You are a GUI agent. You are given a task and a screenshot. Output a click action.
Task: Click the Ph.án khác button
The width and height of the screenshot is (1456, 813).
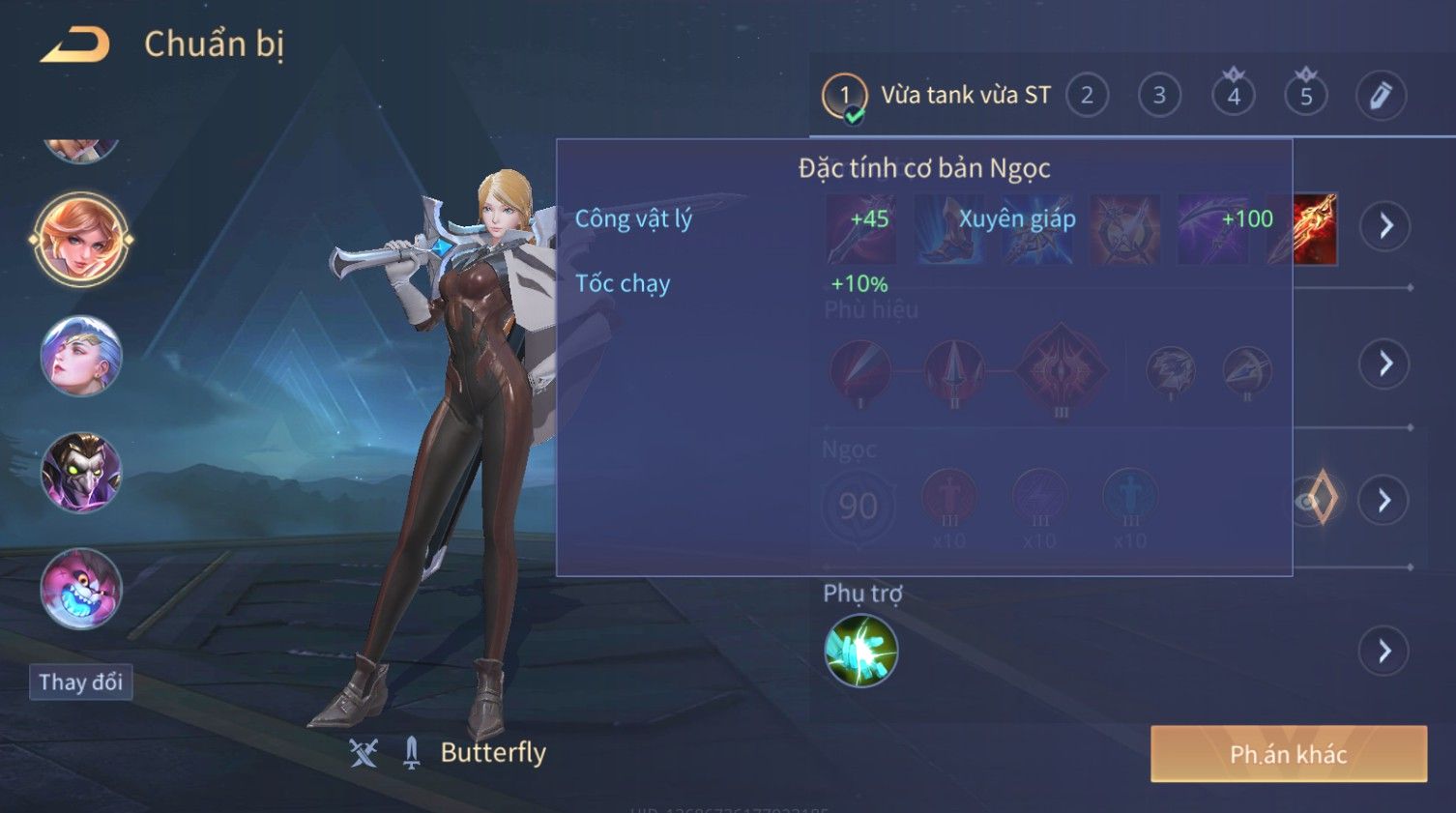tap(1288, 754)
